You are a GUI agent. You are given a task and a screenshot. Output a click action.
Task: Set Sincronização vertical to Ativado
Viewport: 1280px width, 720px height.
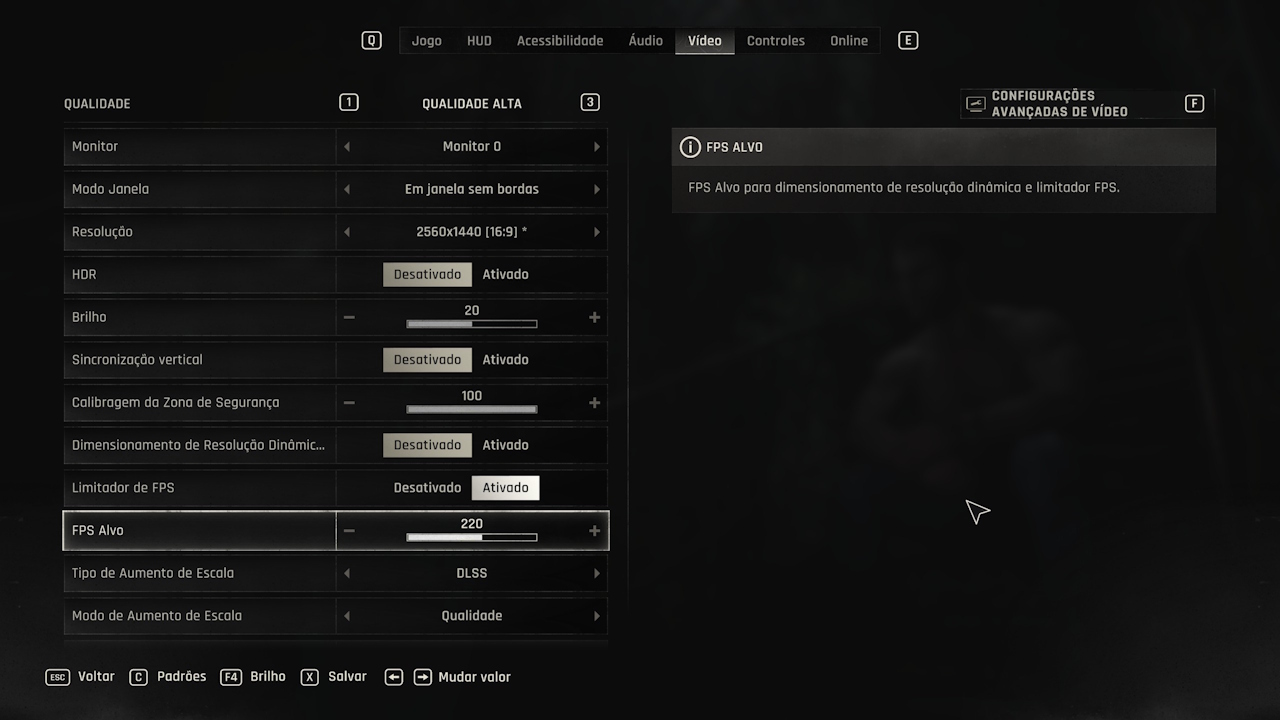click(505, 360)
